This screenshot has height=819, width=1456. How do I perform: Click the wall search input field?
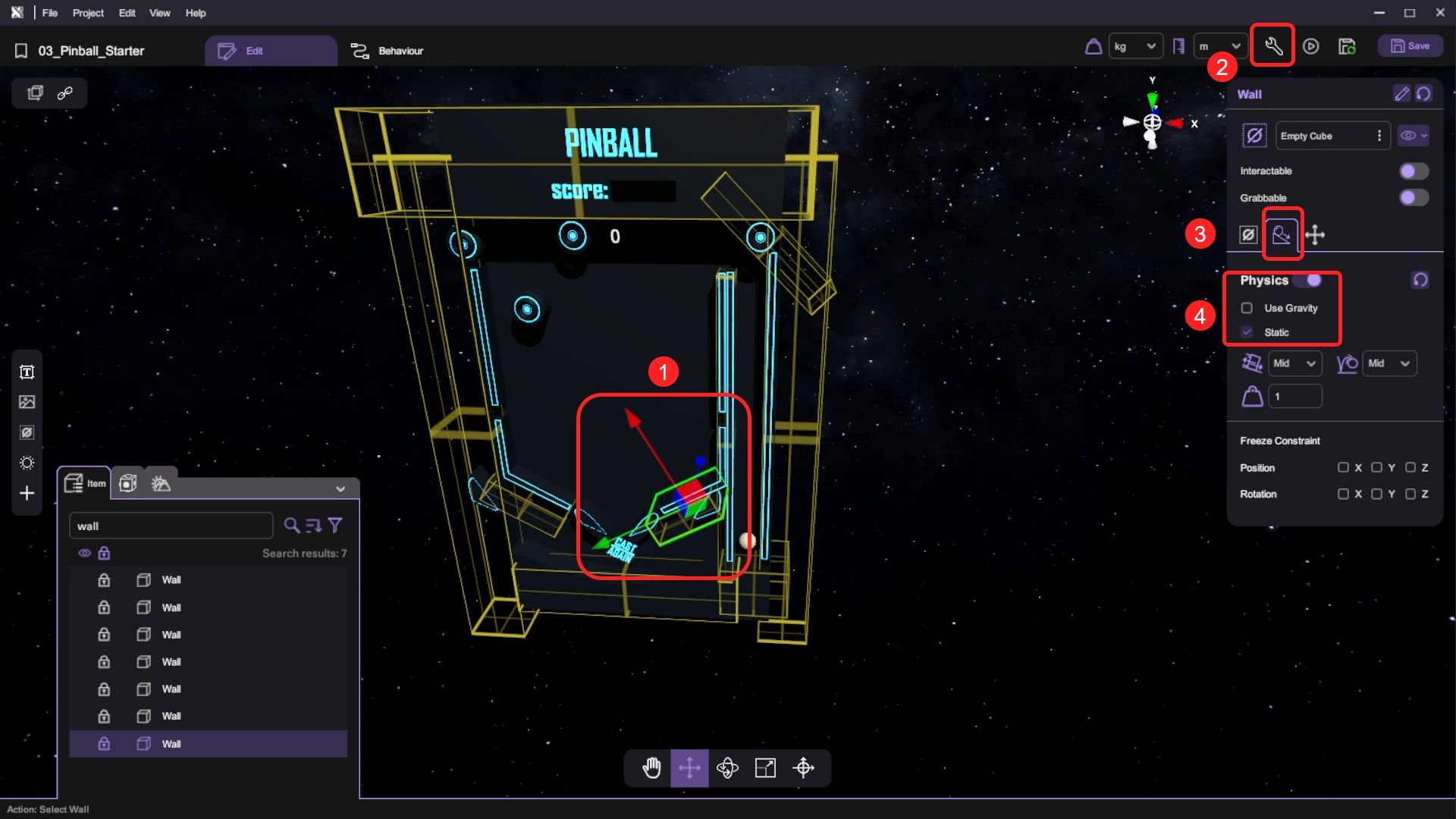171,526
